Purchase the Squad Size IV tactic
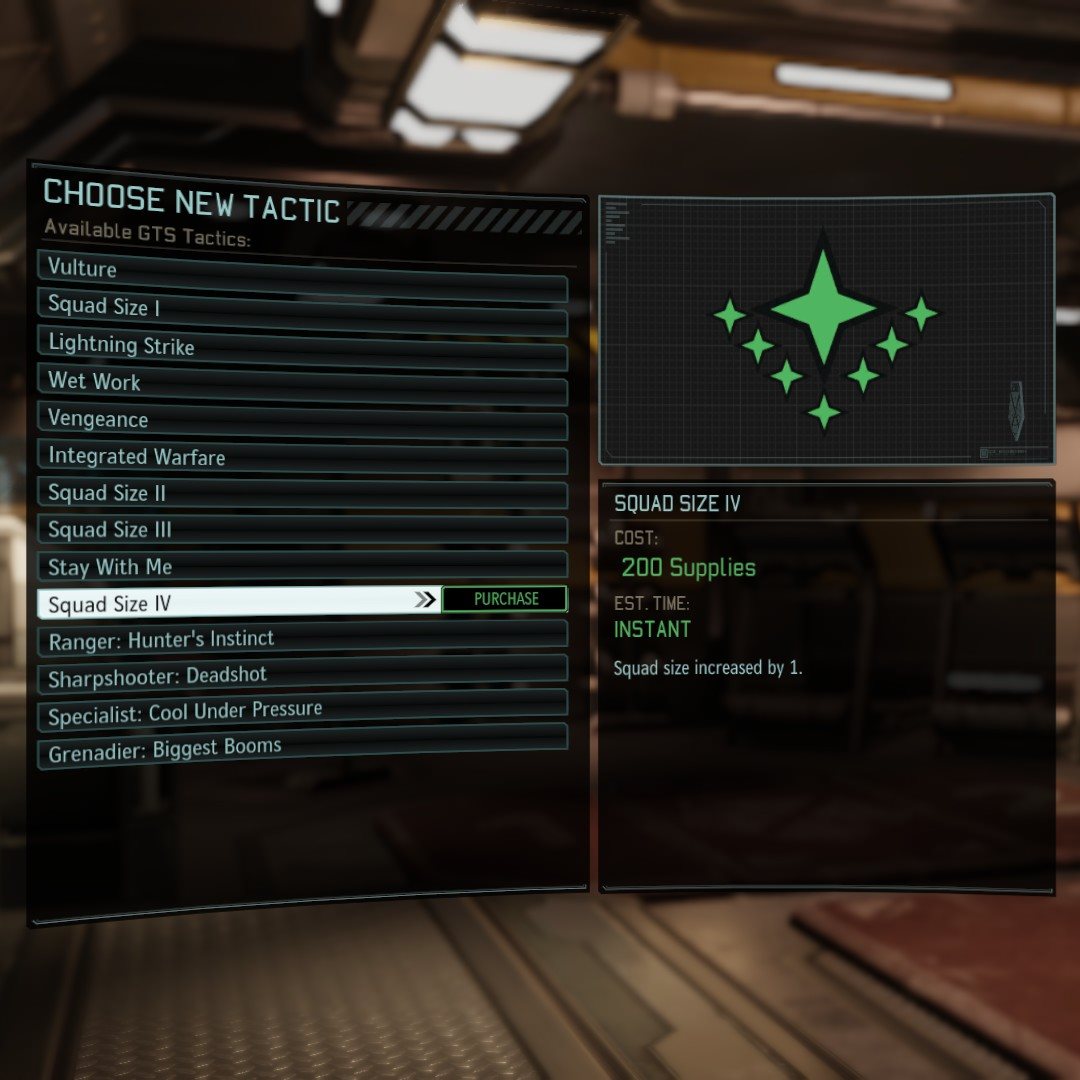Image resolution: width=1080 pixels, height=1080 pixels. click(x=505, y=599)
